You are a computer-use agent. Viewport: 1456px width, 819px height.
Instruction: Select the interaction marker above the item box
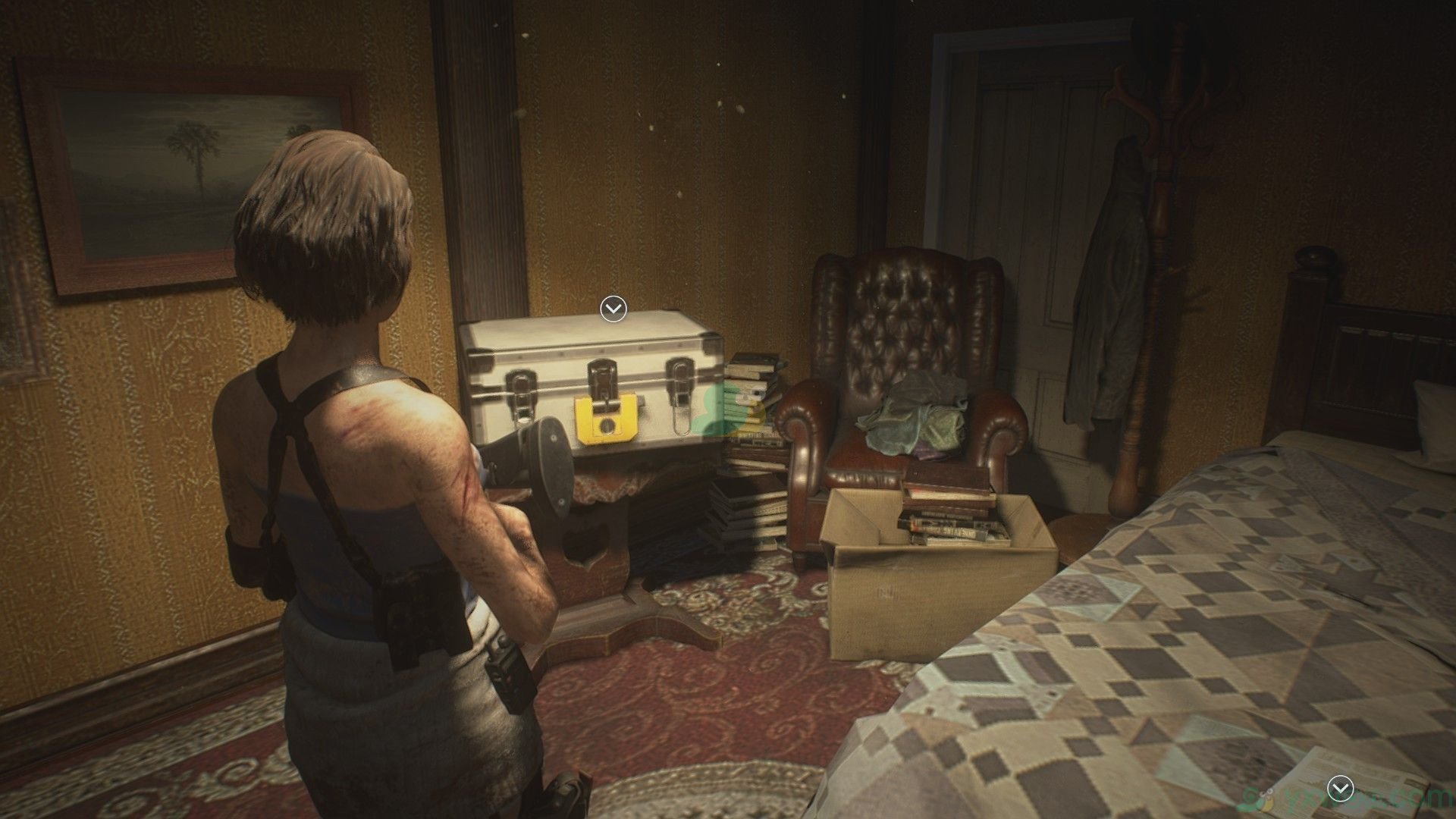pos(613,309)
